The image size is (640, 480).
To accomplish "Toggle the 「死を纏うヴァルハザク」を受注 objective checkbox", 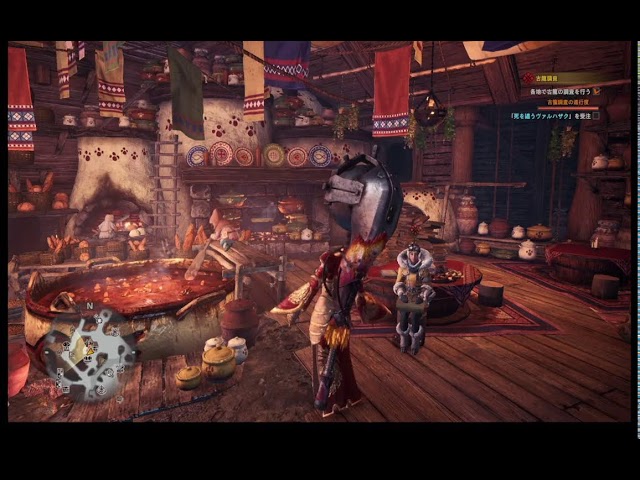I will [596, 116].
